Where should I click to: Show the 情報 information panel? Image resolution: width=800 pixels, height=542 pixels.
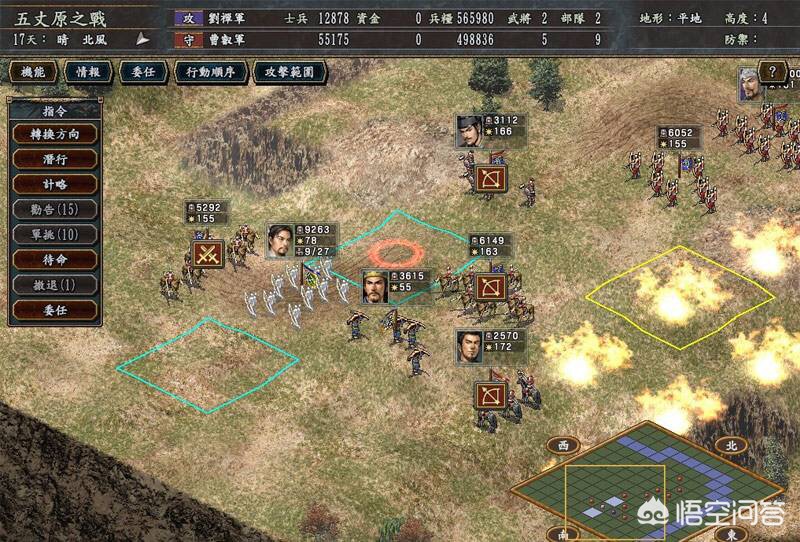pos(87,72)
